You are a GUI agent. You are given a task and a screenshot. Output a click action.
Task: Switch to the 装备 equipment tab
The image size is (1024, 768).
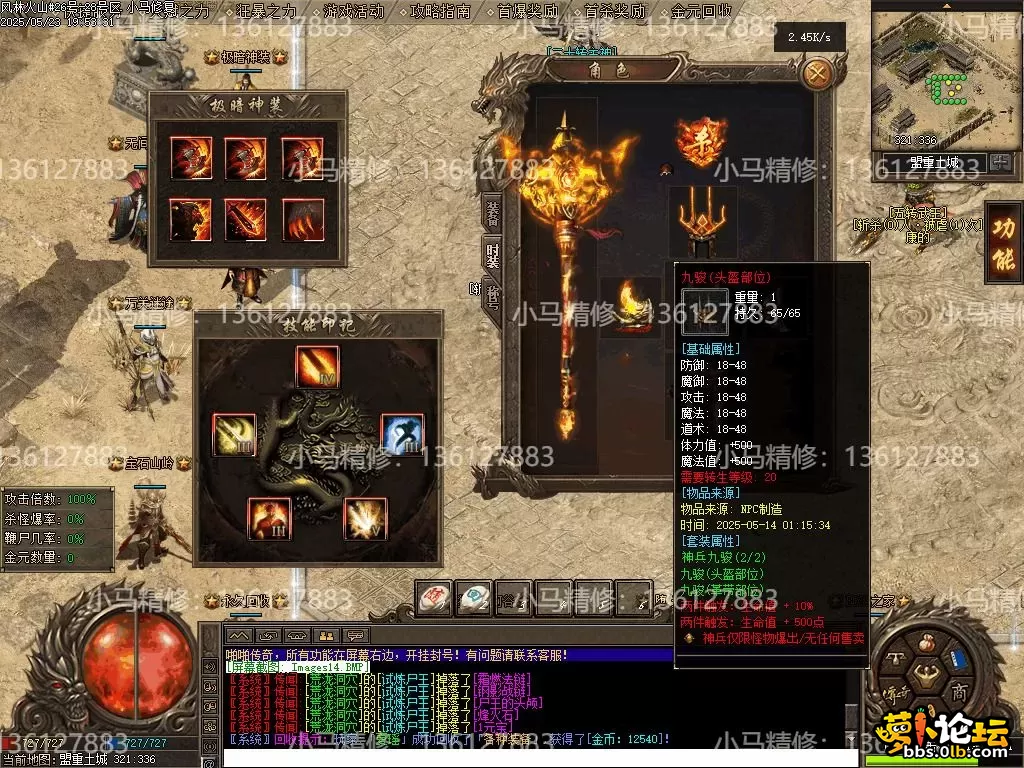pos(492,211)
